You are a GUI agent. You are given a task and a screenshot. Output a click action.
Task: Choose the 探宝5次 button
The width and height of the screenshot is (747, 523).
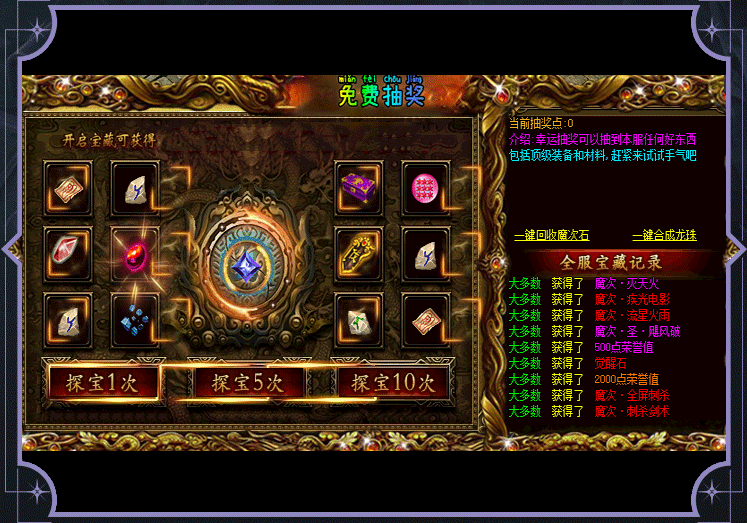point(246,381)
